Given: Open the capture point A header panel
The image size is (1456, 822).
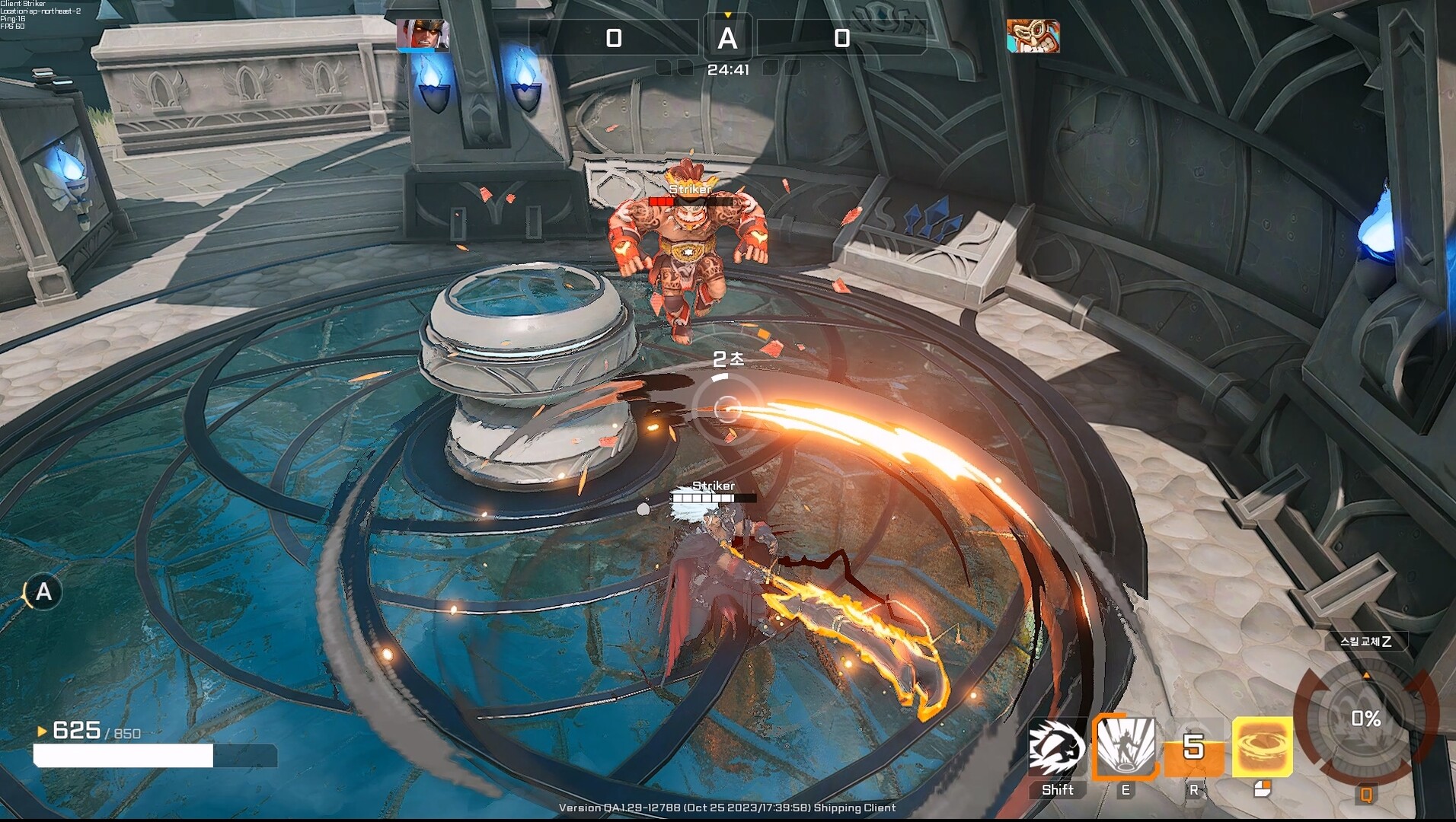Looking at the screenshot, I should click(730, 38).
